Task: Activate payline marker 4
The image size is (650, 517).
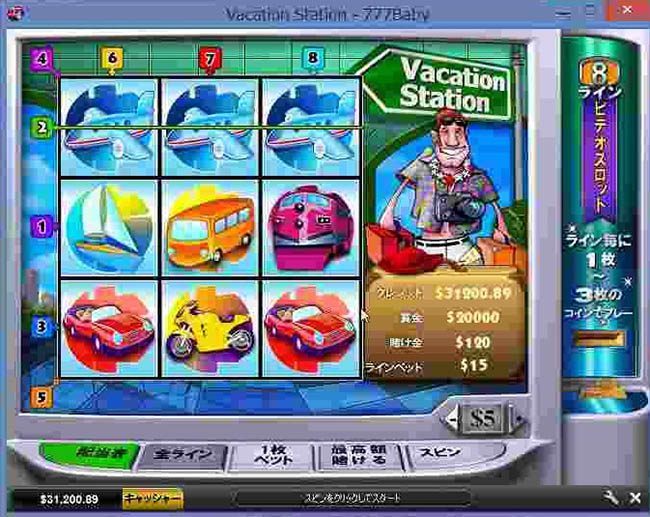Action: (x=41, y=58)
